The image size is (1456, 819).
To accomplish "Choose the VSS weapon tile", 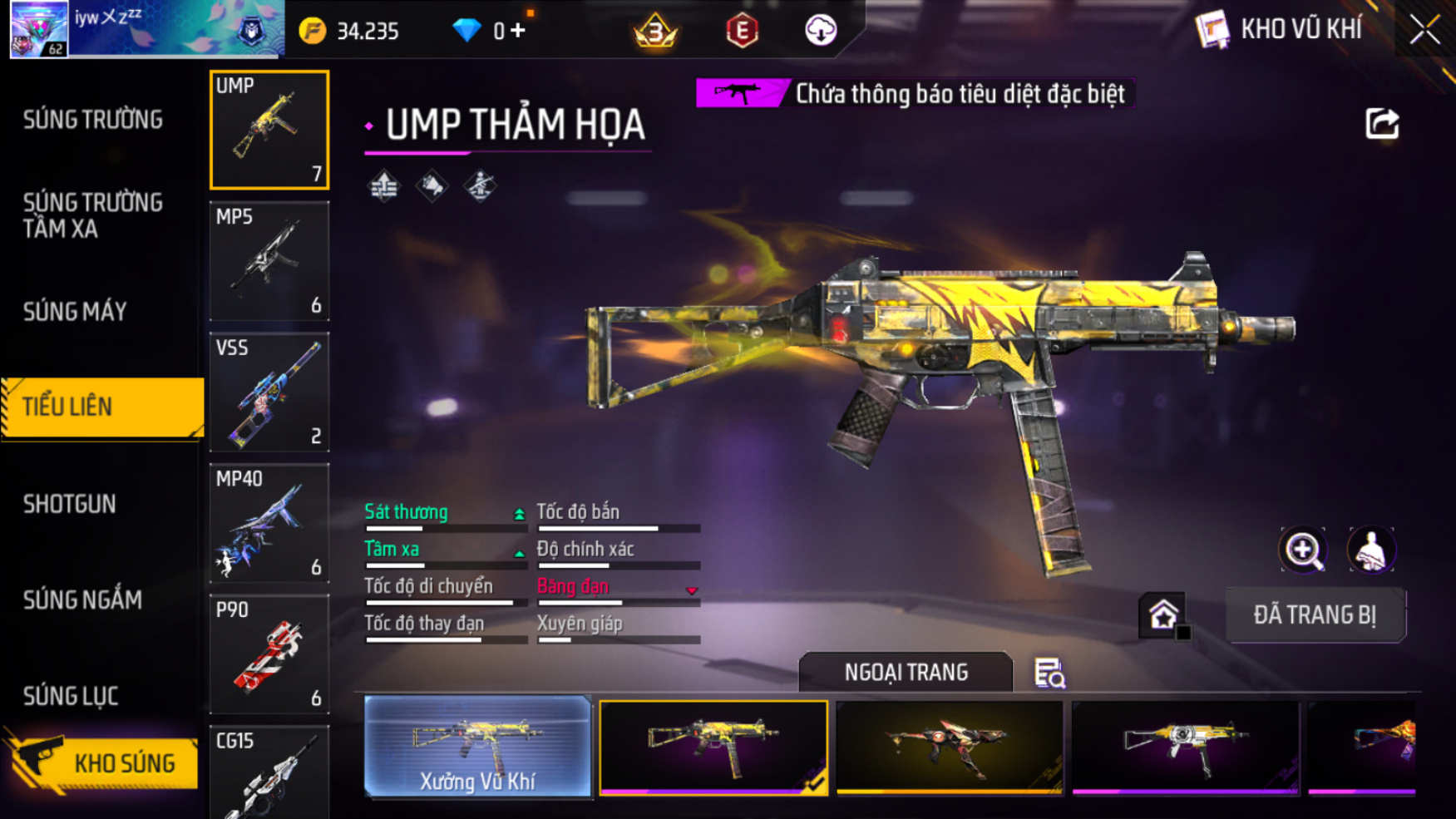I will (269, 392).
